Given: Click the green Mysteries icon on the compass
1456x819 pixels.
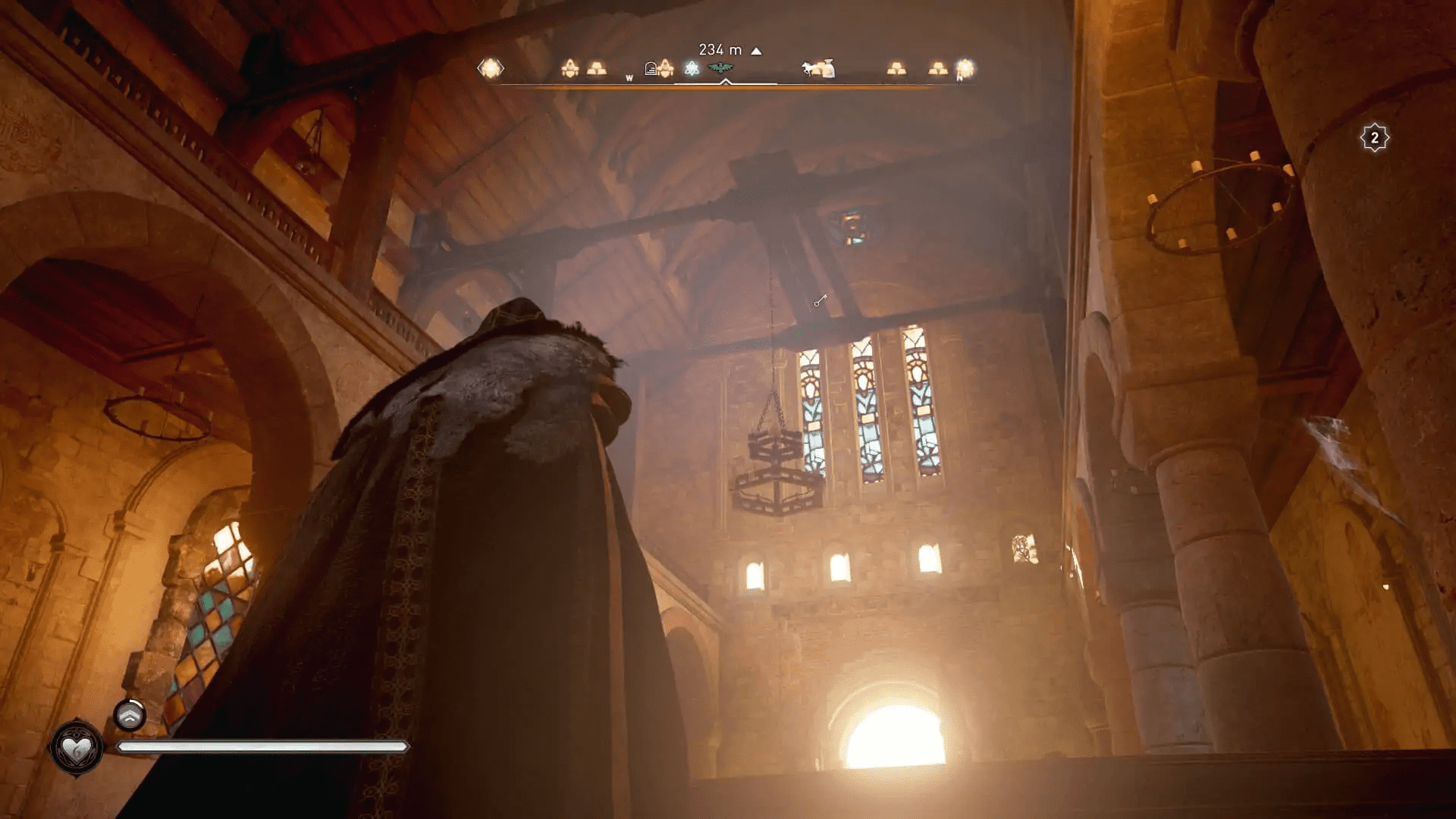Looking at the screenshot, I should 692,67.
